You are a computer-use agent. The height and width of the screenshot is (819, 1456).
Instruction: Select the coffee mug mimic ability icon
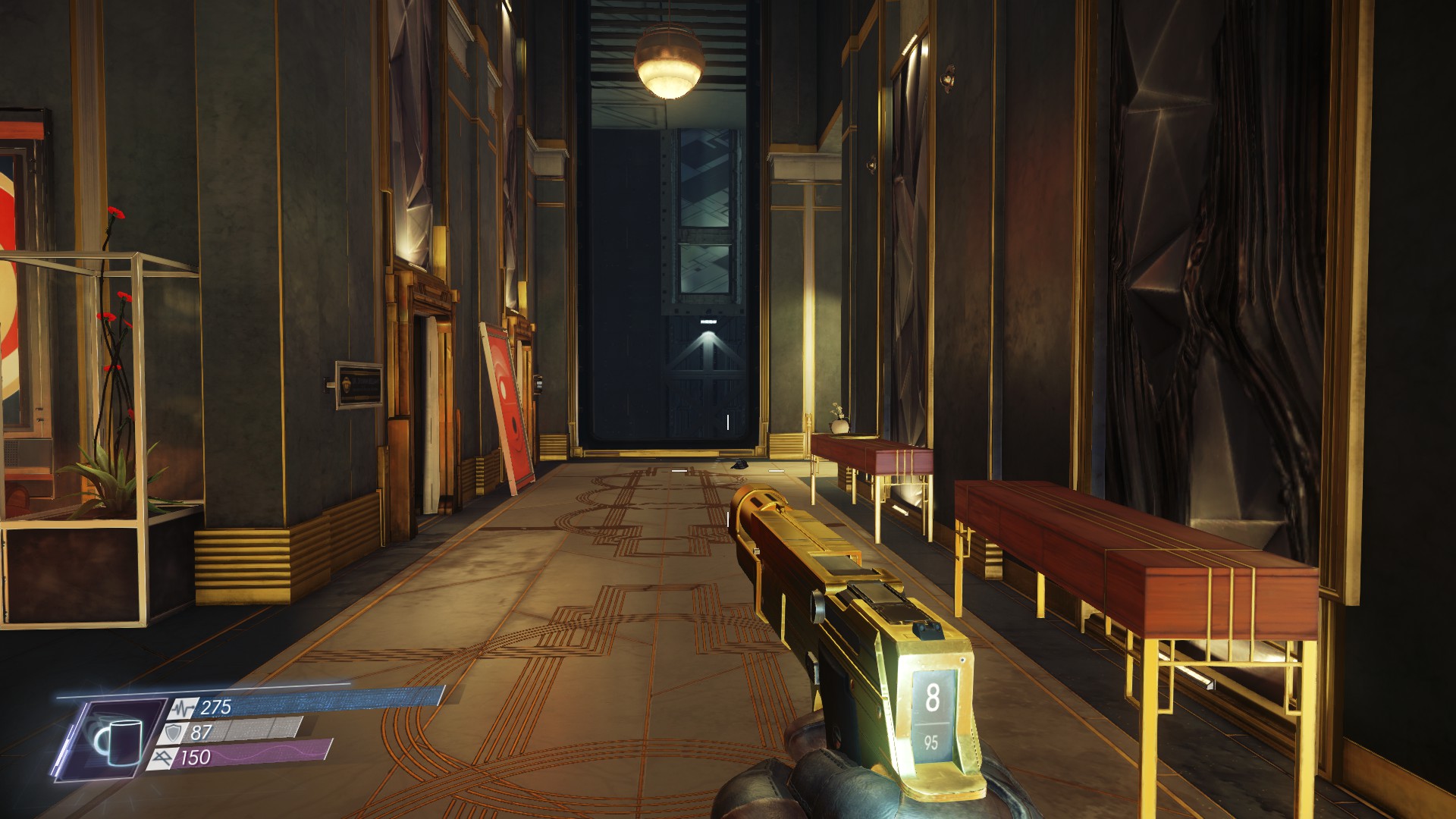119,740
